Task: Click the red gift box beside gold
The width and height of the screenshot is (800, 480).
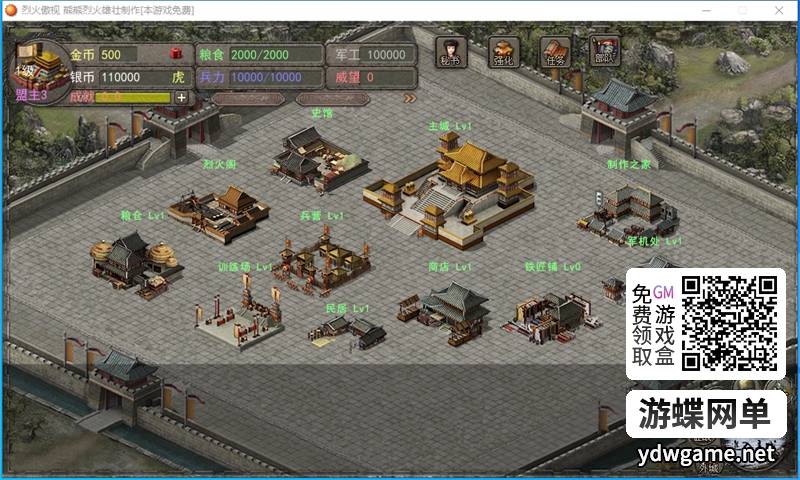Action: (x=175, y=53)
